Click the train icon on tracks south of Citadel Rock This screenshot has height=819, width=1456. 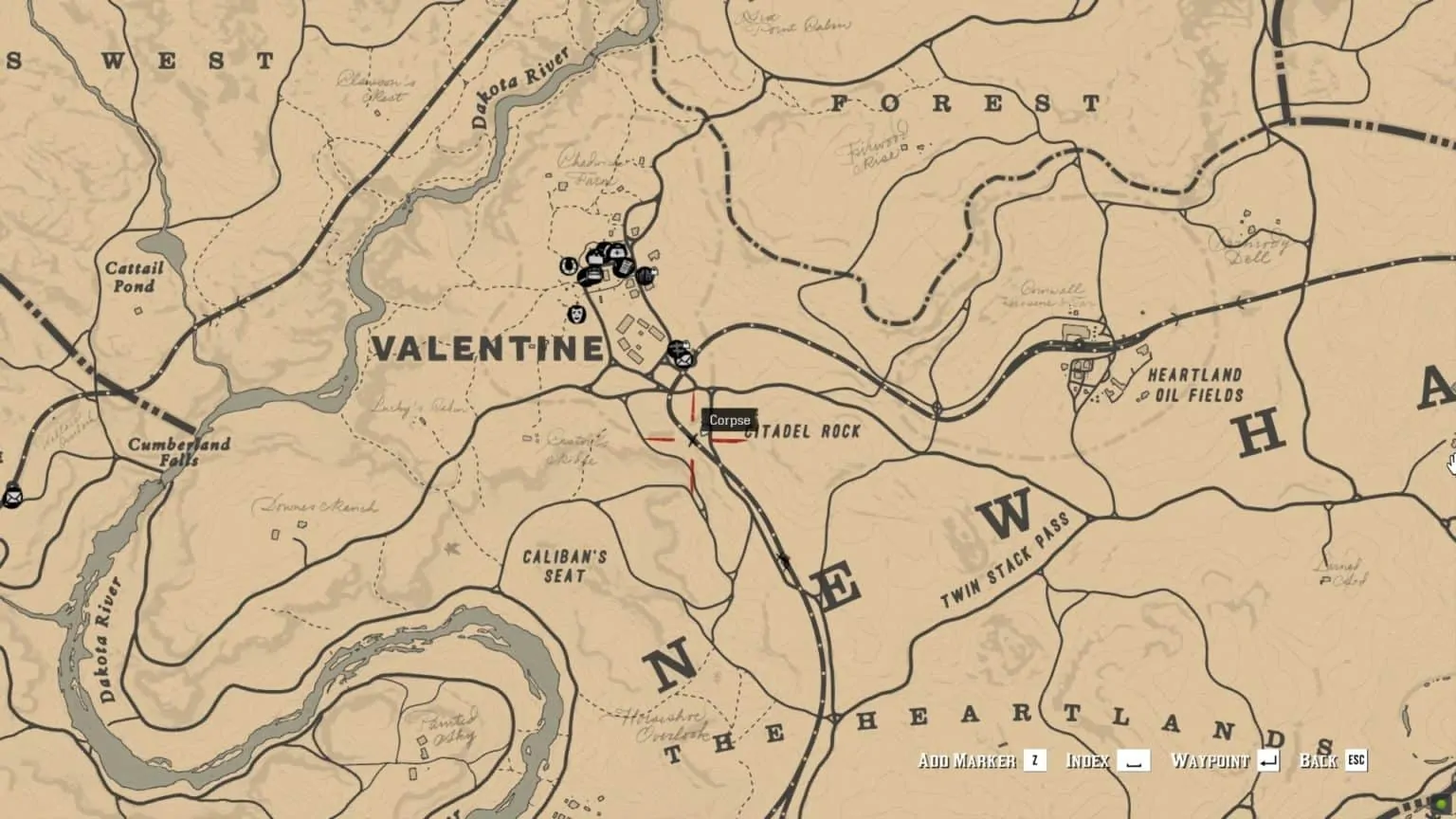click(787, 560)
